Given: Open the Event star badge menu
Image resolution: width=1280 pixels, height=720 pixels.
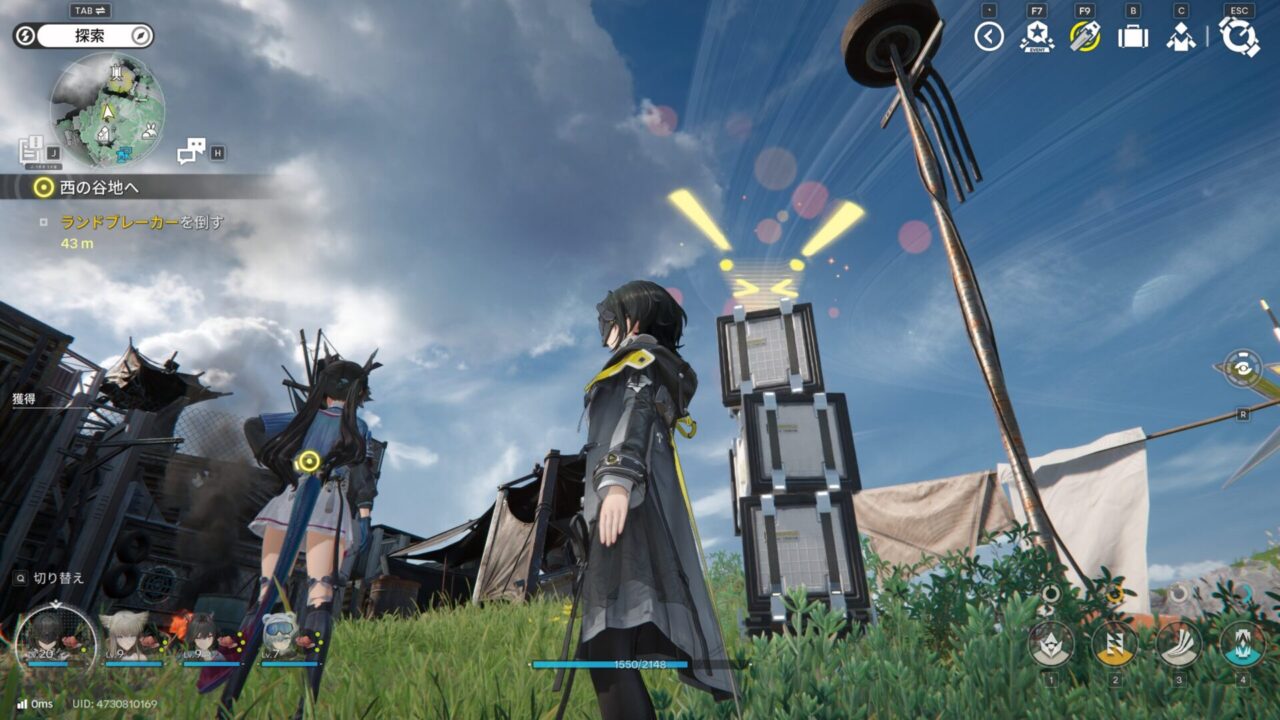Looking at the screenshot, I should [x=1036, y=37].
